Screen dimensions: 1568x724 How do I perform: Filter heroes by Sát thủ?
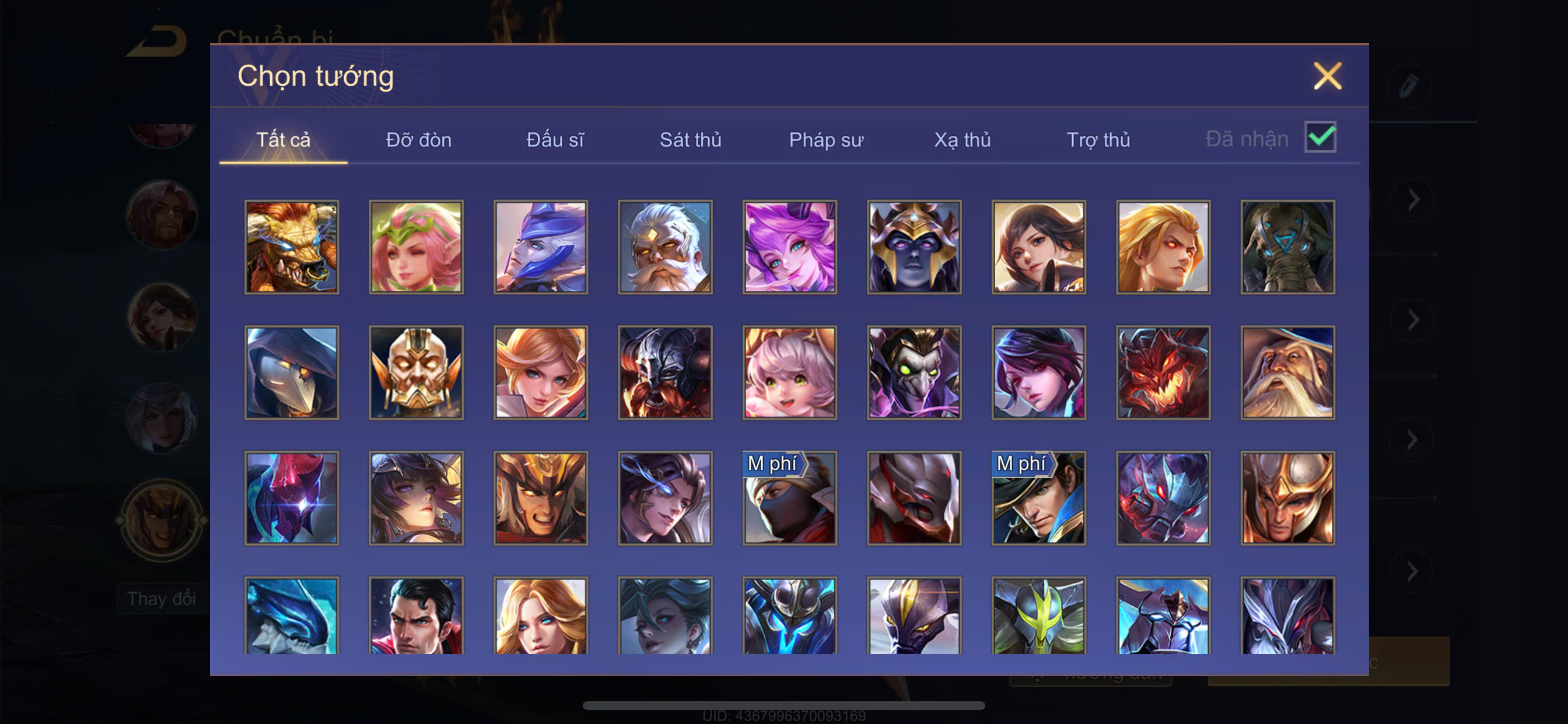690,139
